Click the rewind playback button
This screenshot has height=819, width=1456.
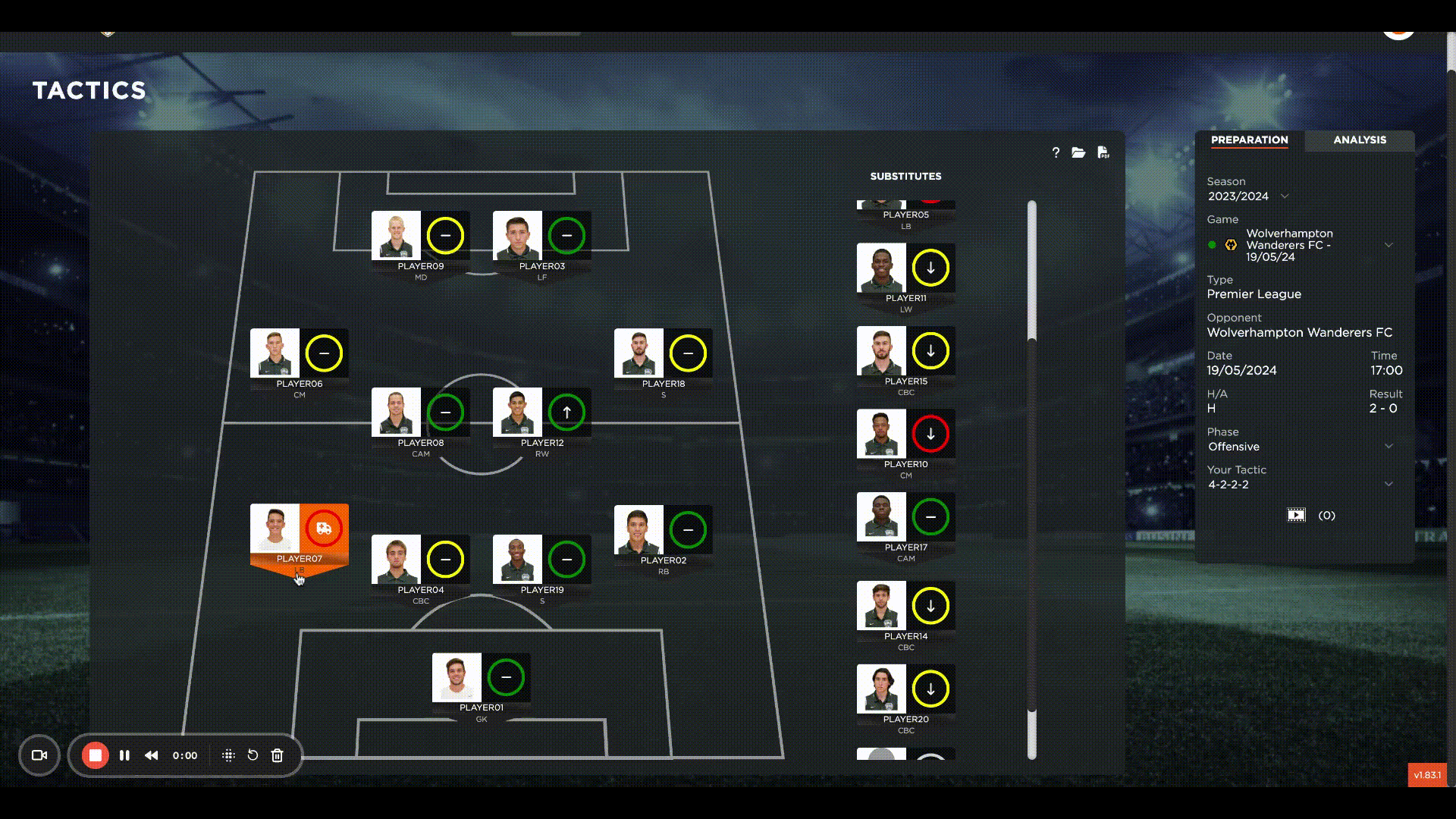pyautogui.click(x=151, y=755)
